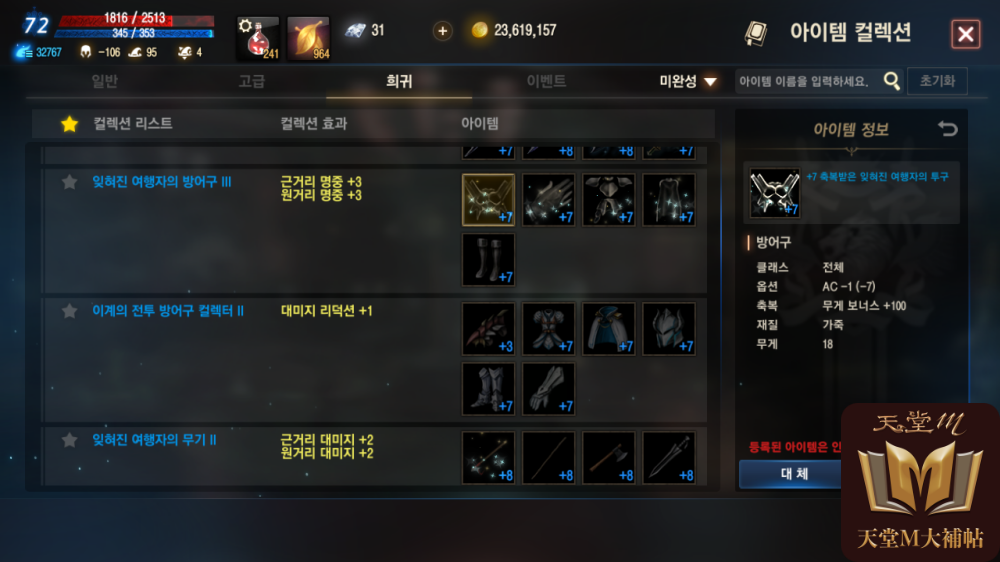Reset the search with 초기화 button
1000x562 pixels.
(937, 82)
